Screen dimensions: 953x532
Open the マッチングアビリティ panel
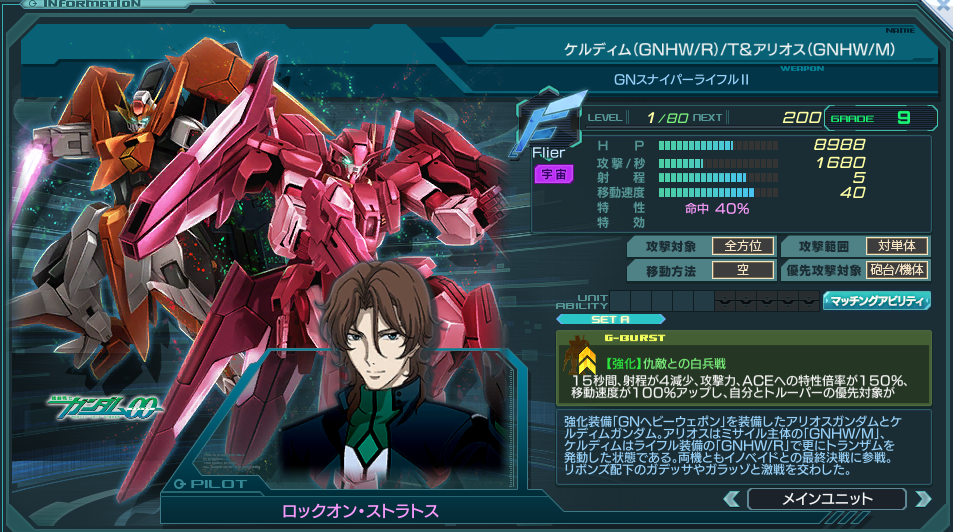click(876, 300)
